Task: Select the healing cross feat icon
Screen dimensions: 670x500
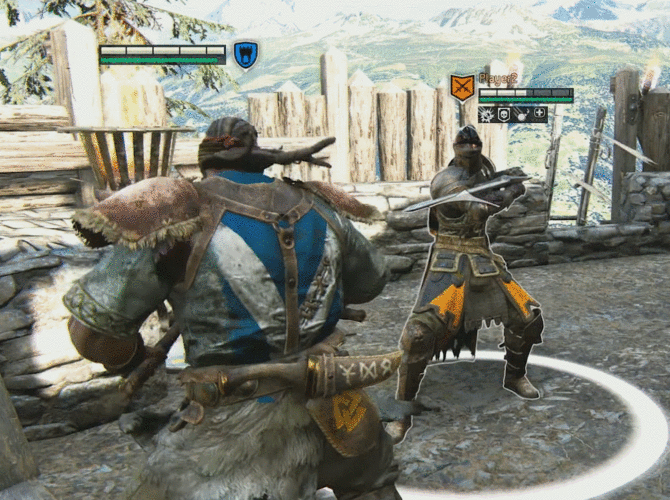Action: 540,114
